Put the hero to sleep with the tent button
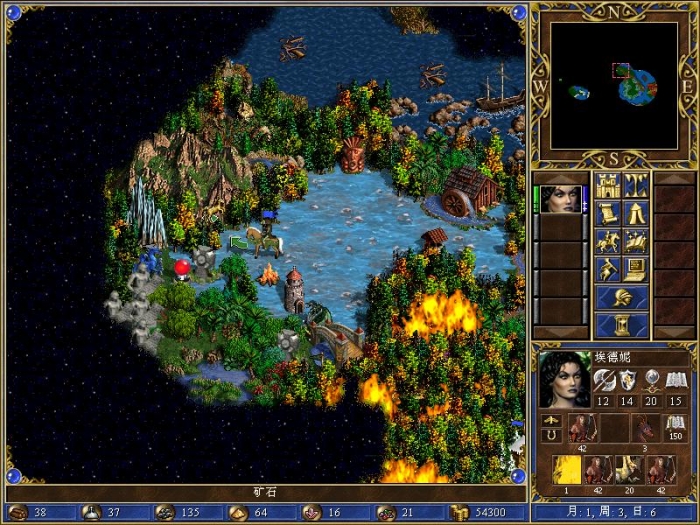Screen dimensions: 700x525 click(x=636, y=213)
